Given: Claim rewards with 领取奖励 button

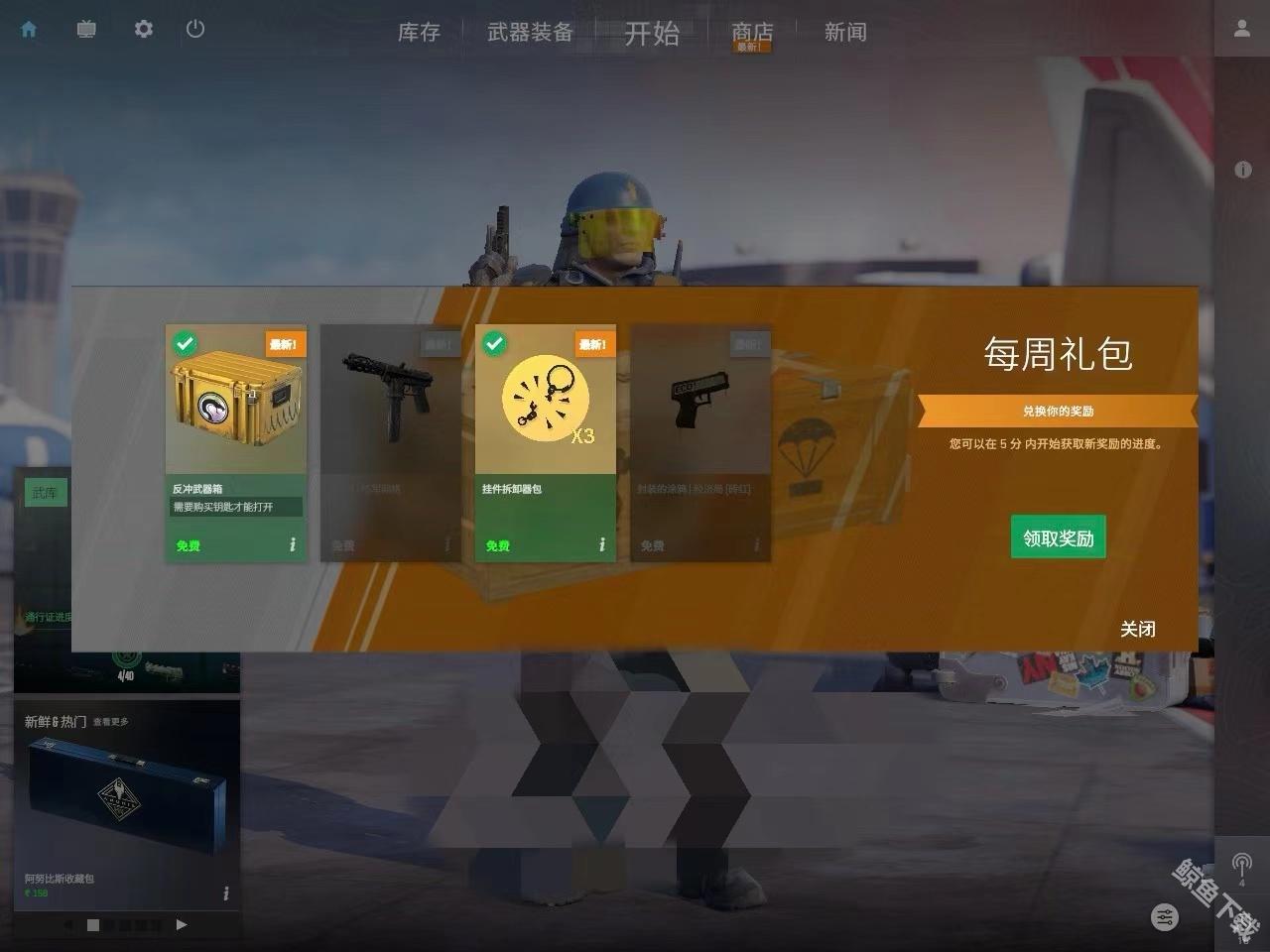Looking at the screenshot, I should click(1058, 537).
